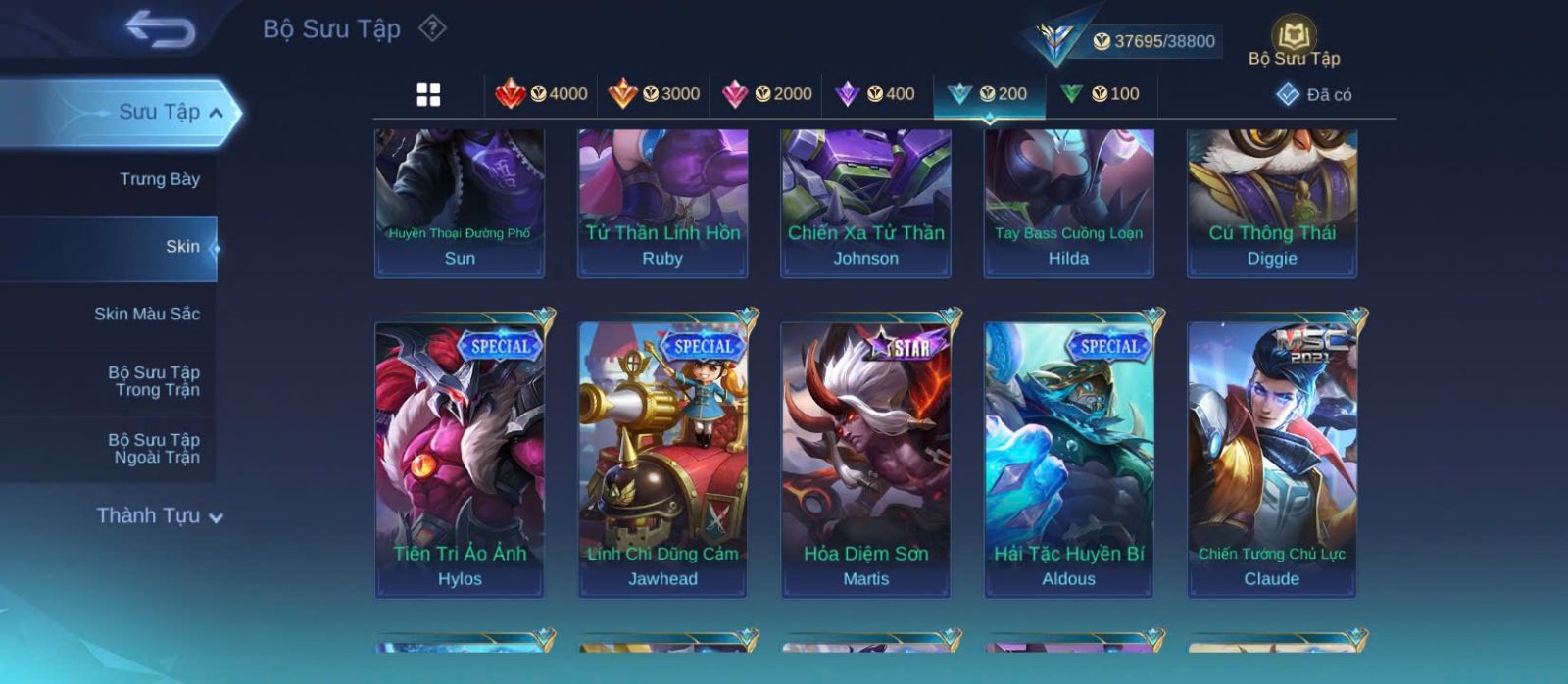Image resolution: width=1568 pixels, height=684 pixels.
Task: Select the Skin Màu Sắc category
Action: coord(146,314)
